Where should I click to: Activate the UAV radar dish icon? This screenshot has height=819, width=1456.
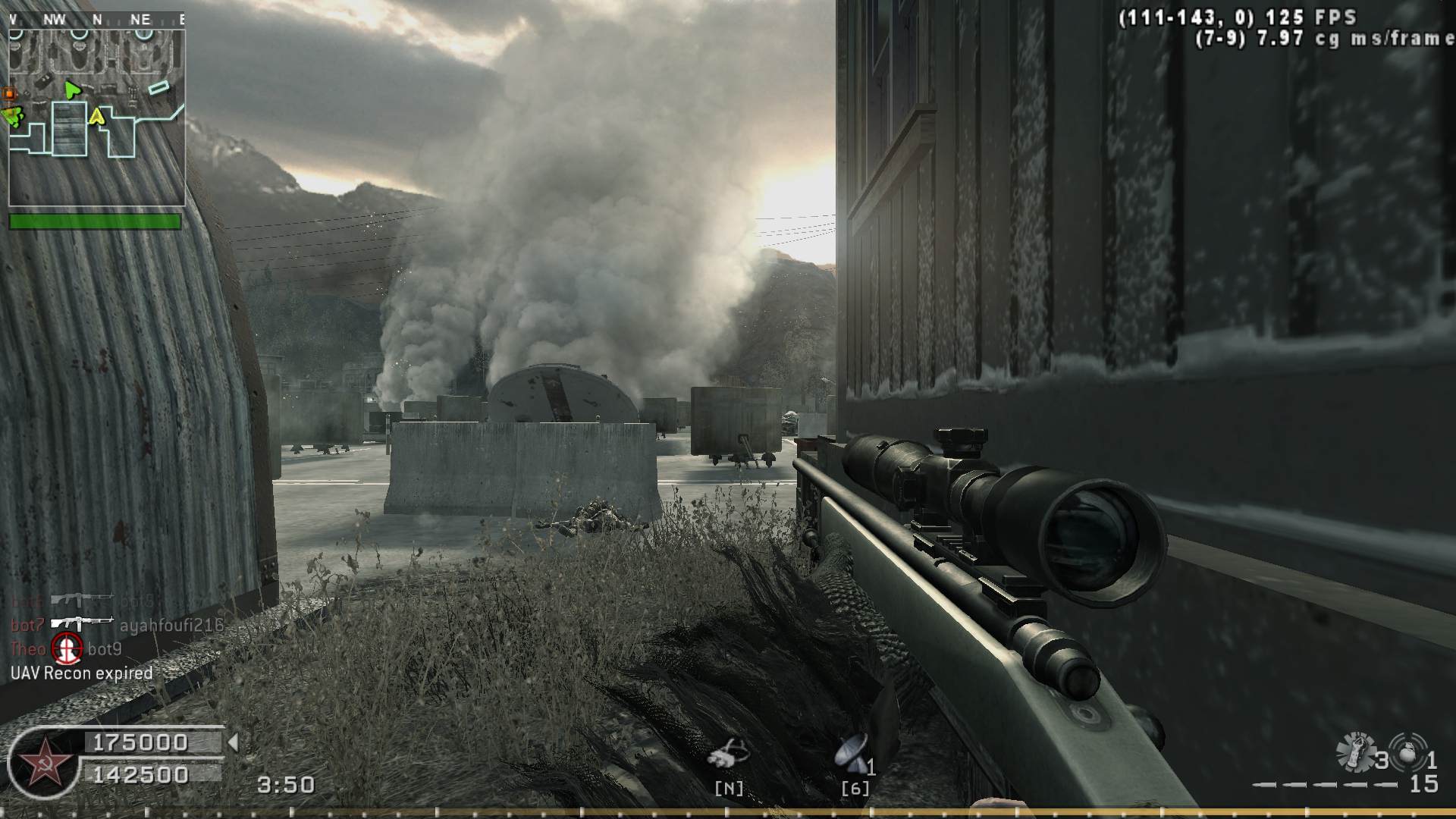(852, 753)
